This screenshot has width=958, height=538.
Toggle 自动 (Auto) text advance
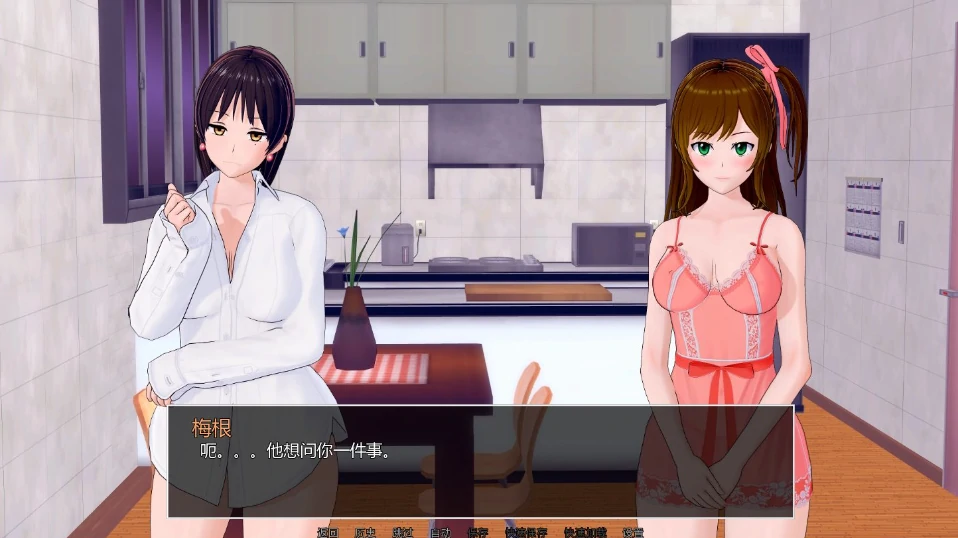pos(440,532)
